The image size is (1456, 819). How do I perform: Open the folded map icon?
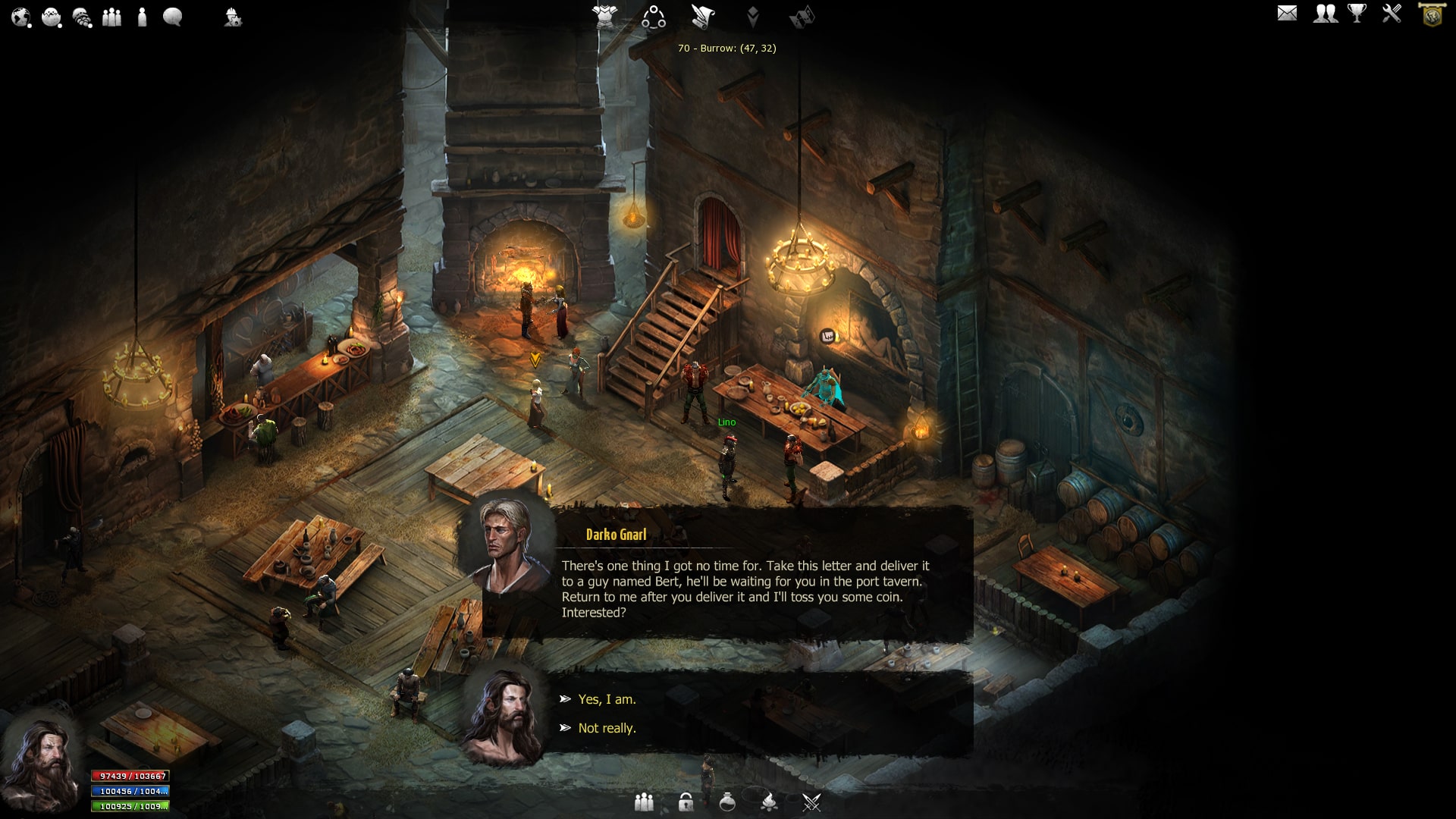pyautogui.click(x=802, y=17)
